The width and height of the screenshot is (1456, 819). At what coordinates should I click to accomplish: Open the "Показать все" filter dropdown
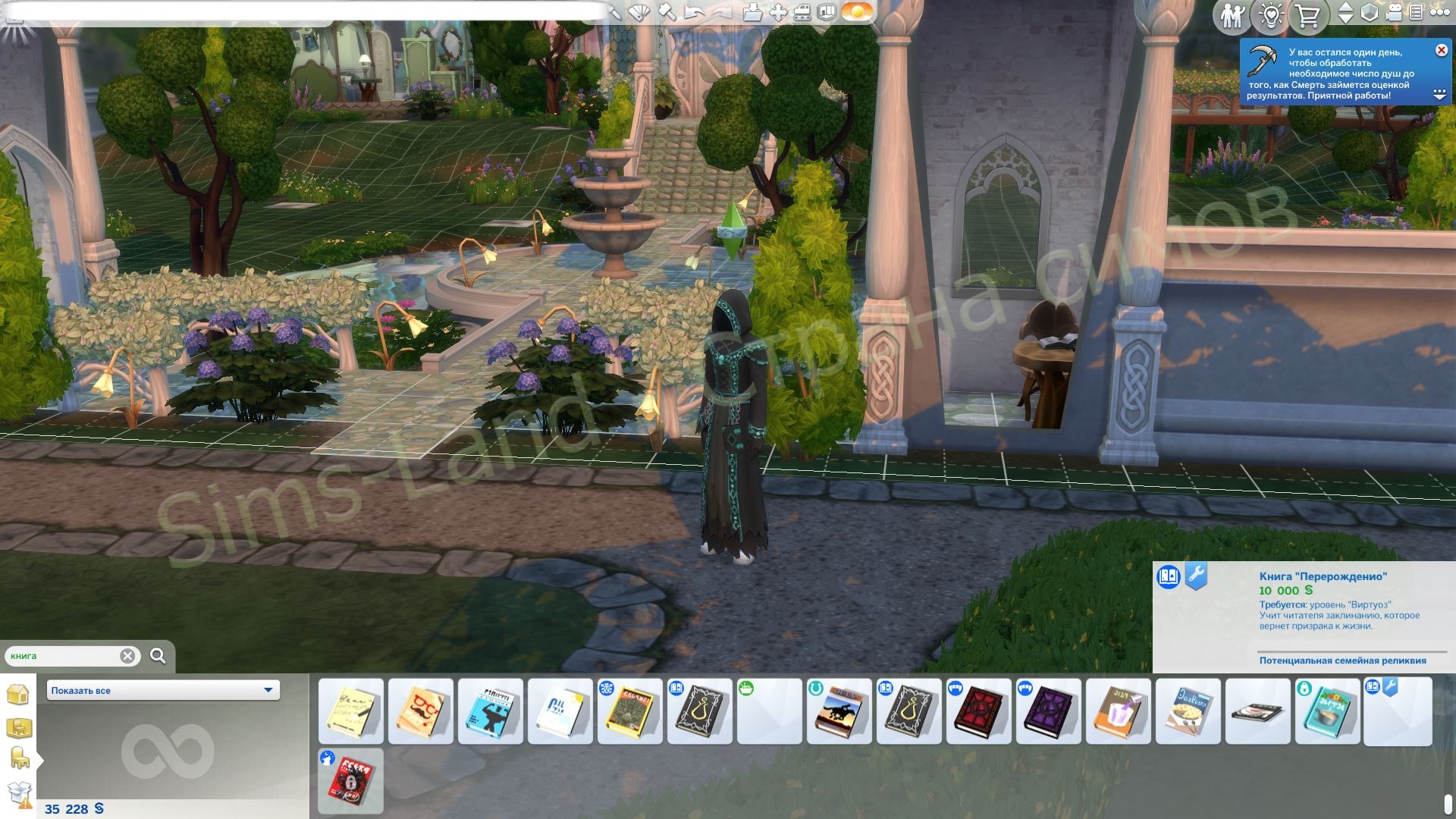click(x=163, y=690)
